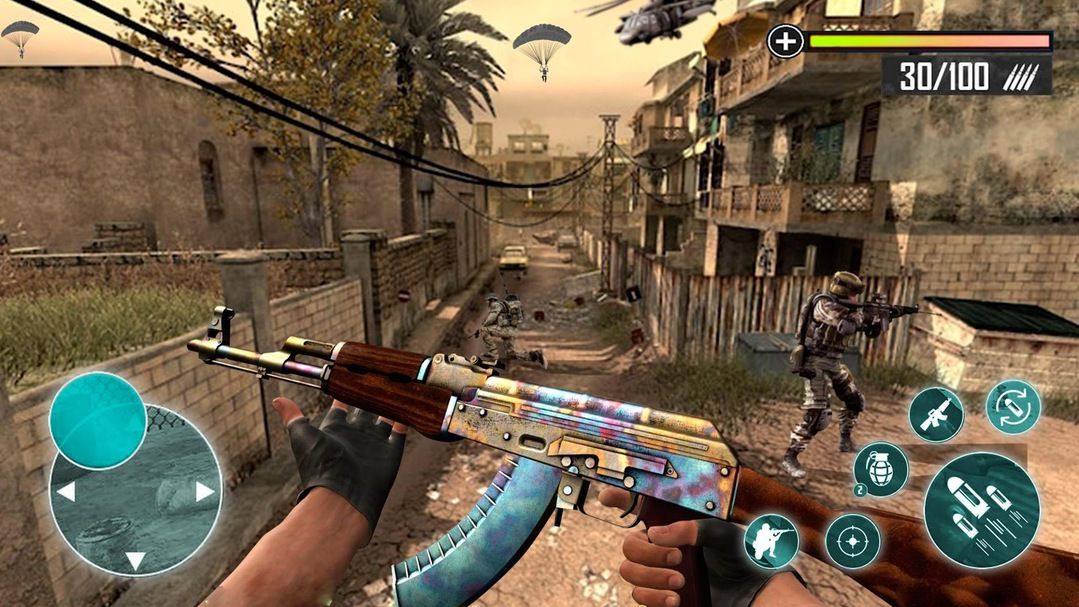Viewport: 1079px width, 607px height.
Task: Click the right arrow on movement joystick
Action: coord(205,491)
